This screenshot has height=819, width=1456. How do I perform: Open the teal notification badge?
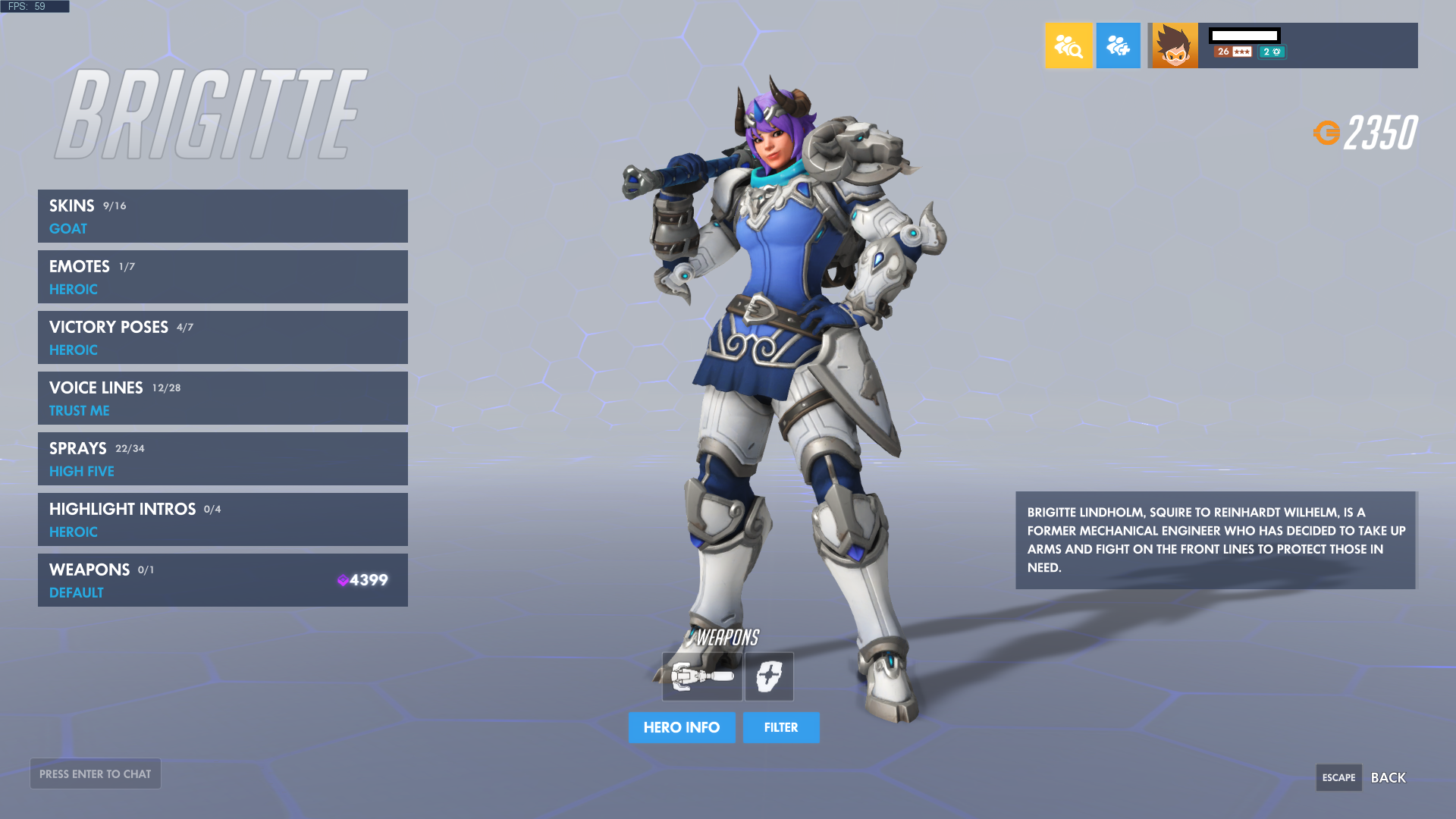[x=1272, y=52]
